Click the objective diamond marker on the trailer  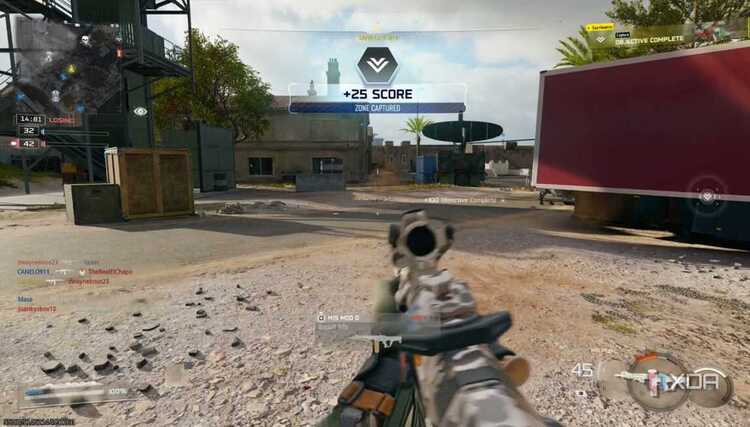[x=708, y=195]
